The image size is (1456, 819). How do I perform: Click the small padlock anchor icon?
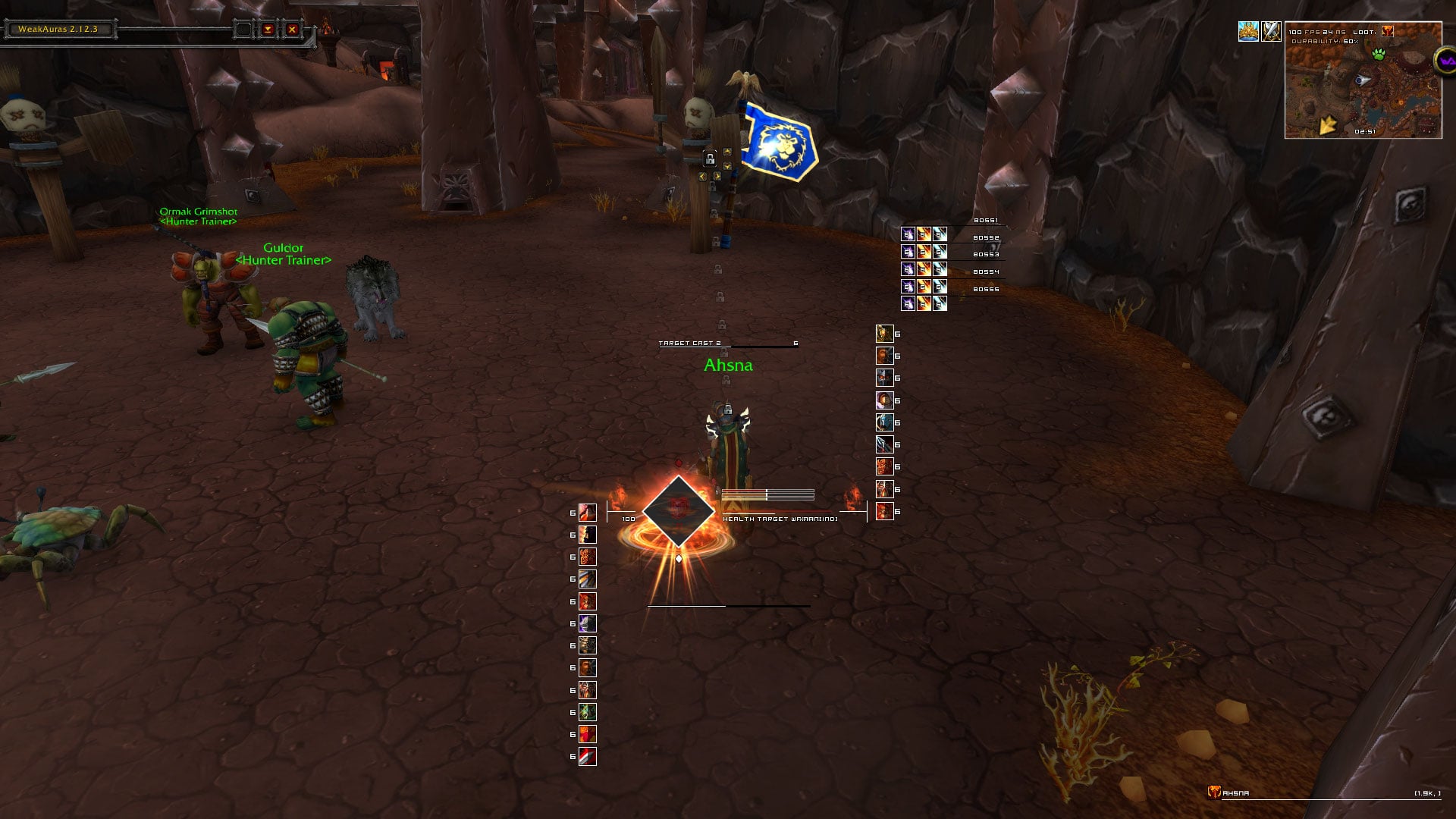(710, 158)
